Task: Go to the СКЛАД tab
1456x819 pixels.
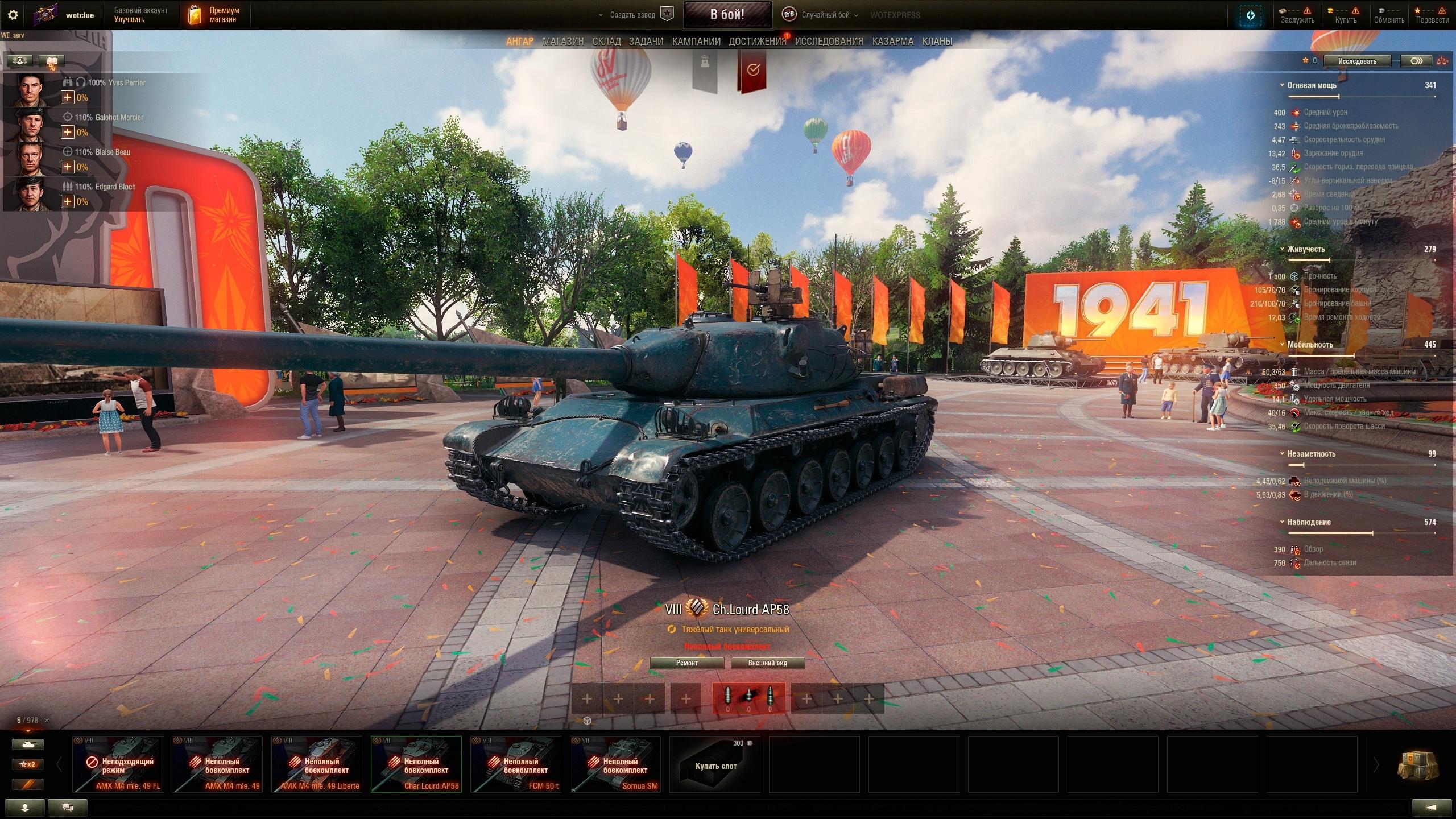Action: click(606, 42)
